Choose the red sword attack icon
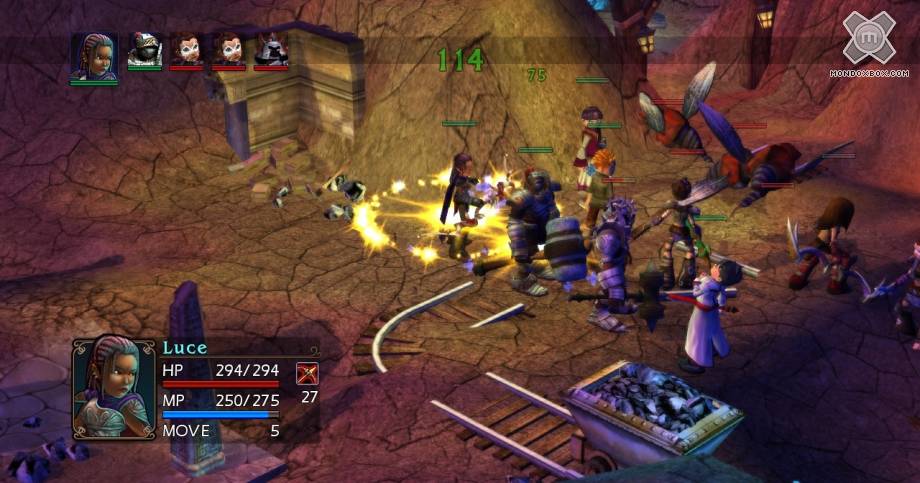Screen dimensions: 920x483 click(x=307, y=375)
